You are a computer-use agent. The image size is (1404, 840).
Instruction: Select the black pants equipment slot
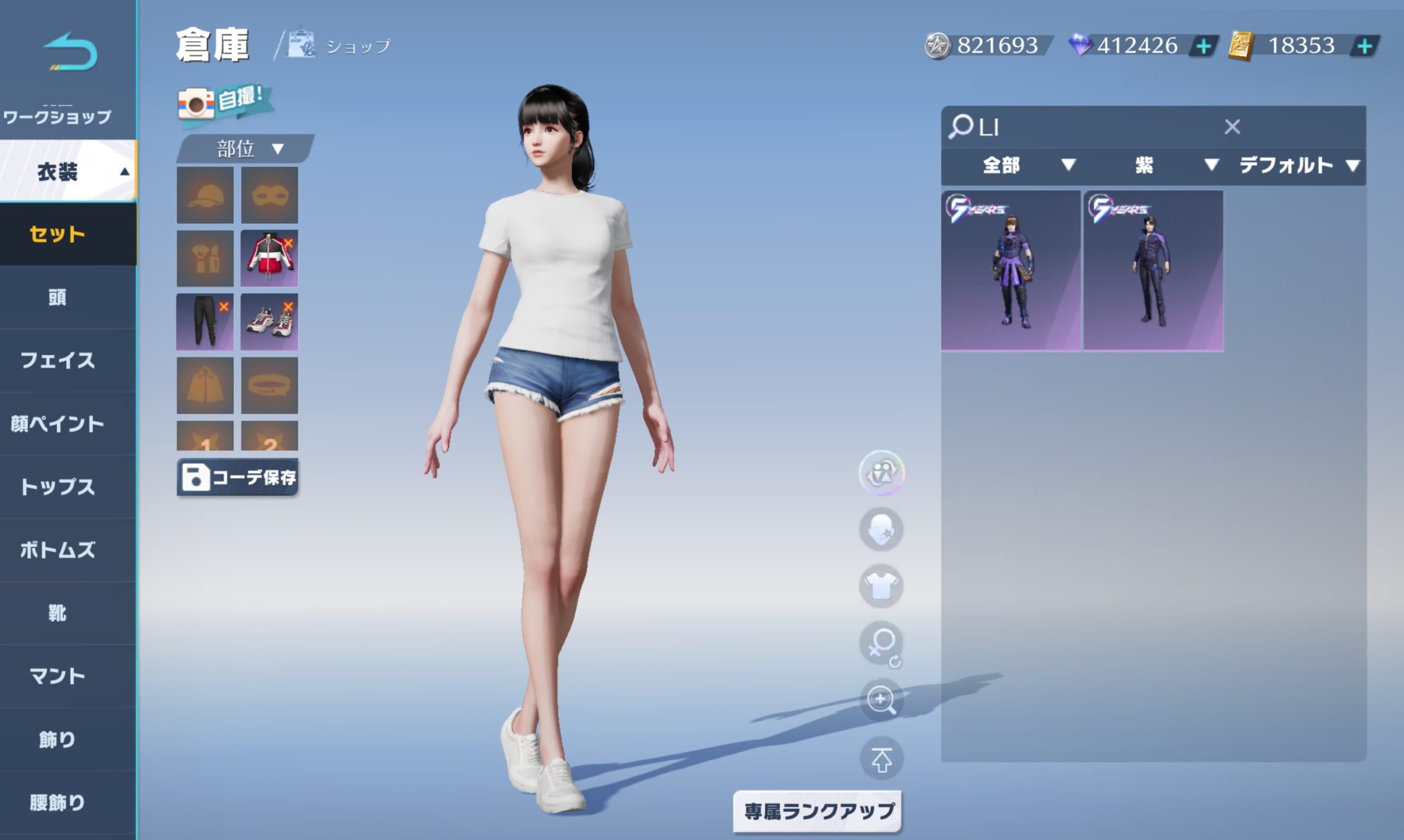[x=205, y=321]
